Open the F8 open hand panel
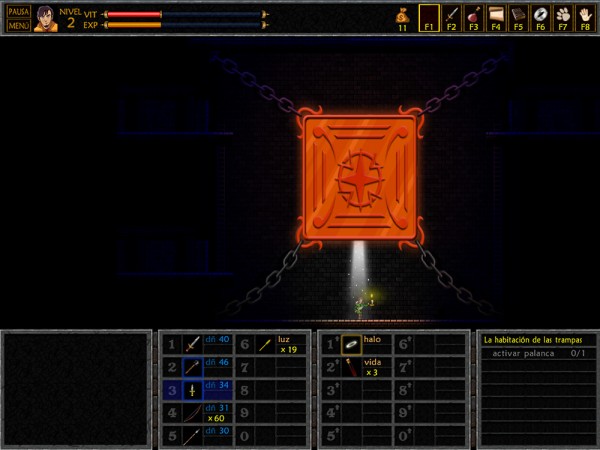 point(584,17)
